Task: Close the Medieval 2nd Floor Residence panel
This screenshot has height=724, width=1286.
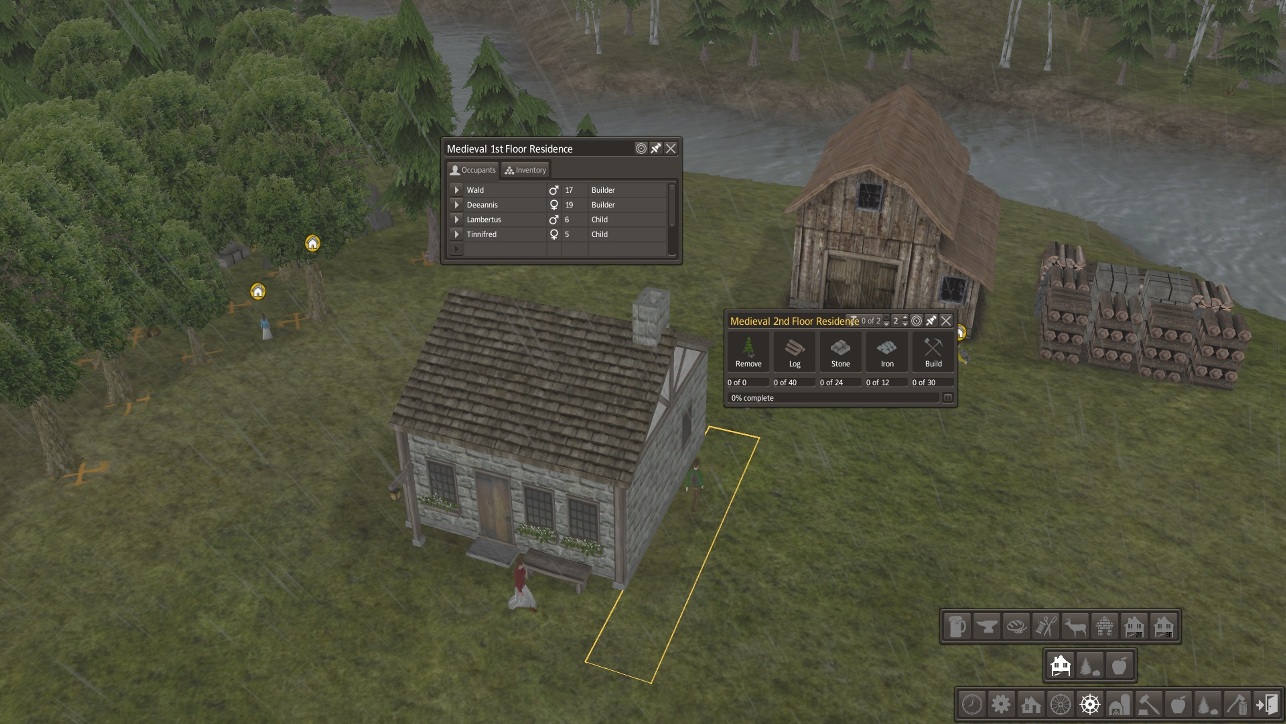Action: [946, 321]
